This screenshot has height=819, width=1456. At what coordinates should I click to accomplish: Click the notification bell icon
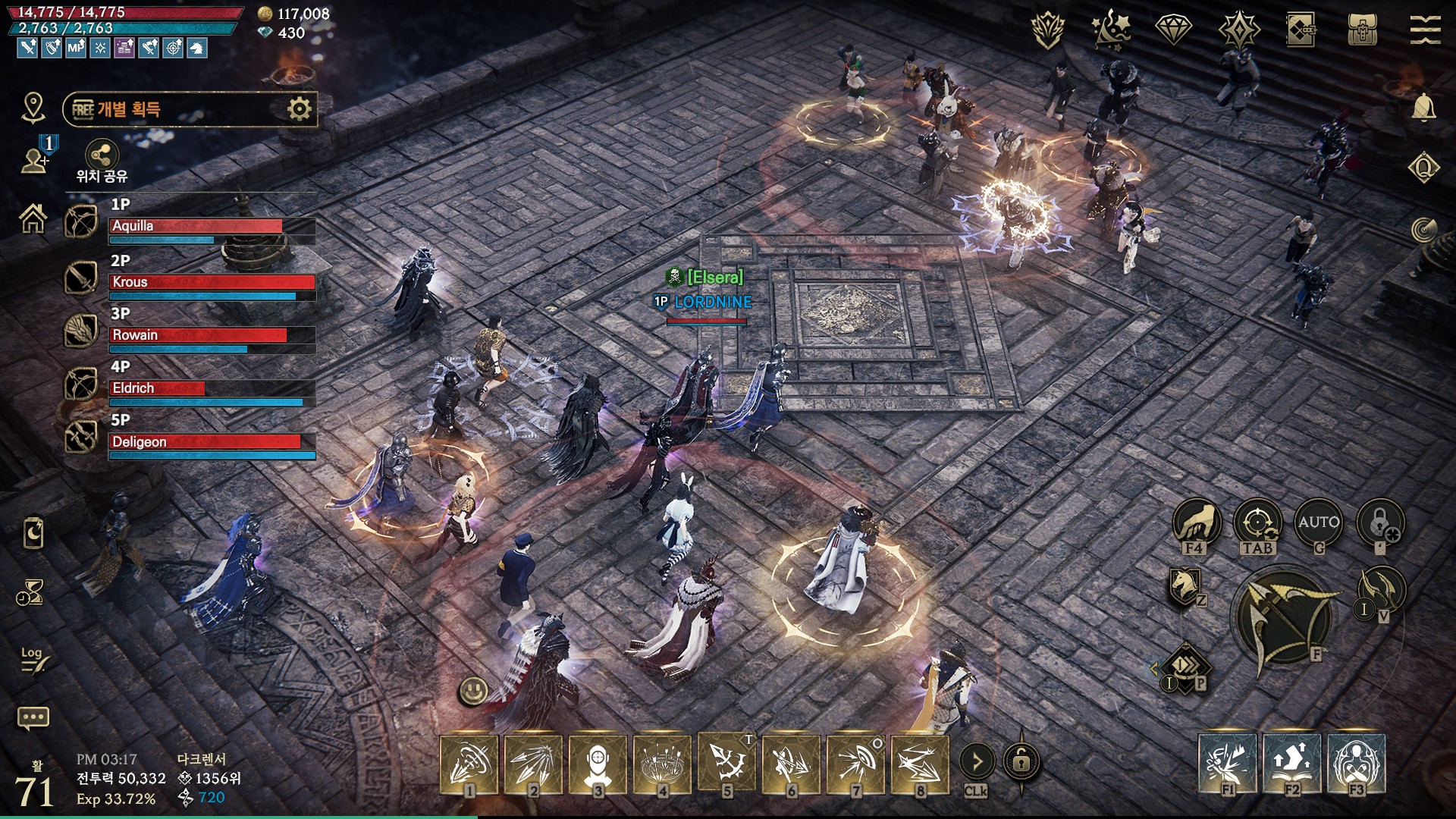point(1423,108)
